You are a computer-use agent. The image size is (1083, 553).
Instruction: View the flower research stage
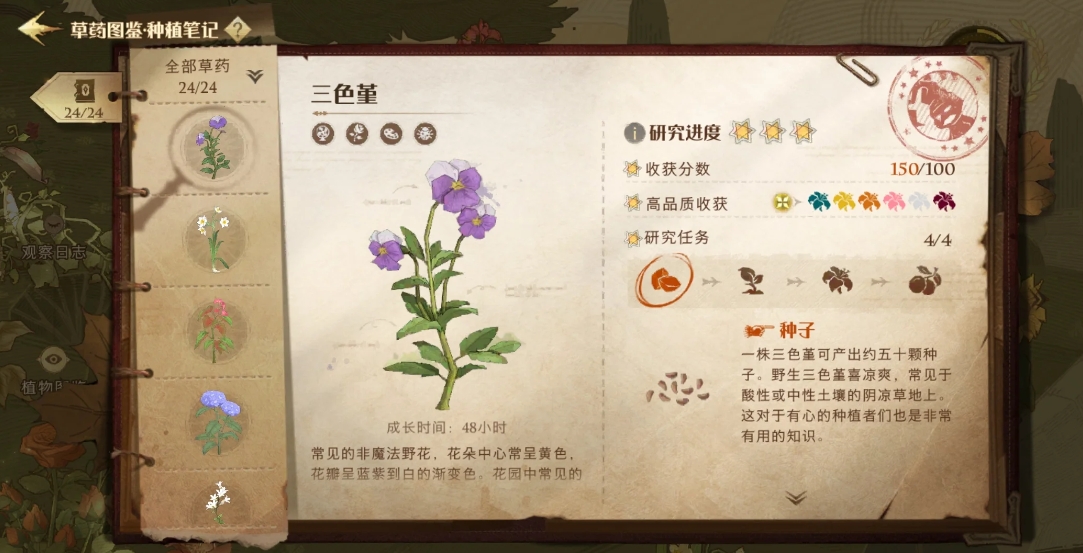coord(836,281)
